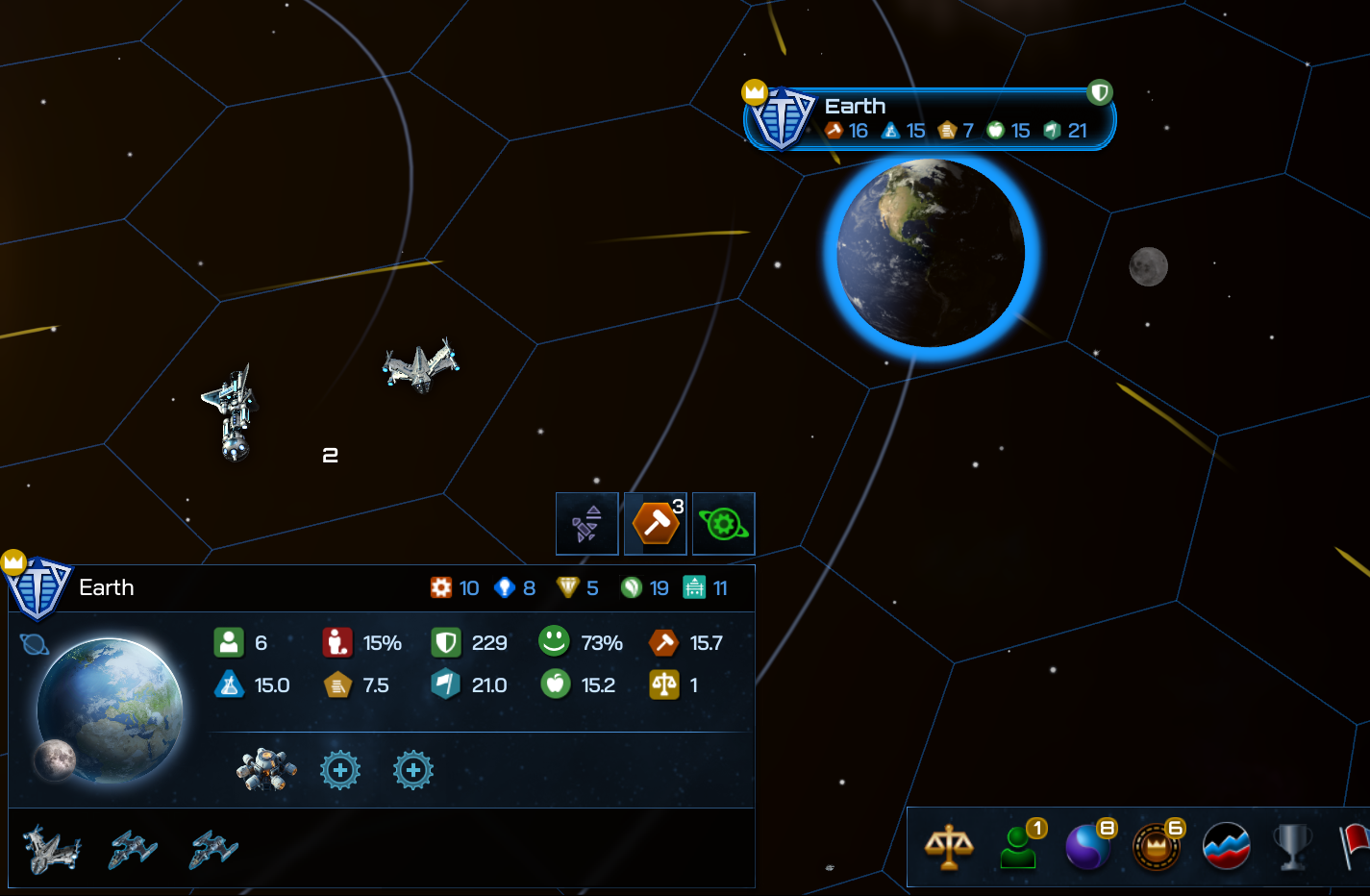Screen dimensions: 1370x896
Task: Click the red flag icon
Action: click(x=1356, y=848)
